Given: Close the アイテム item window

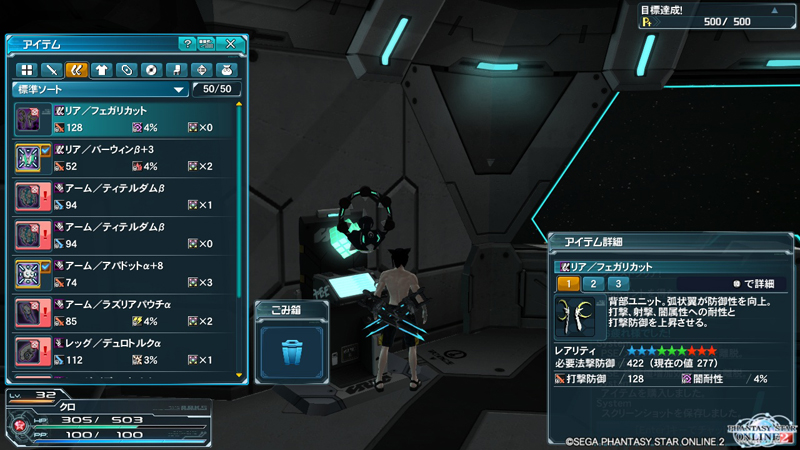Looking at the screenshot, I should point(231,44).
